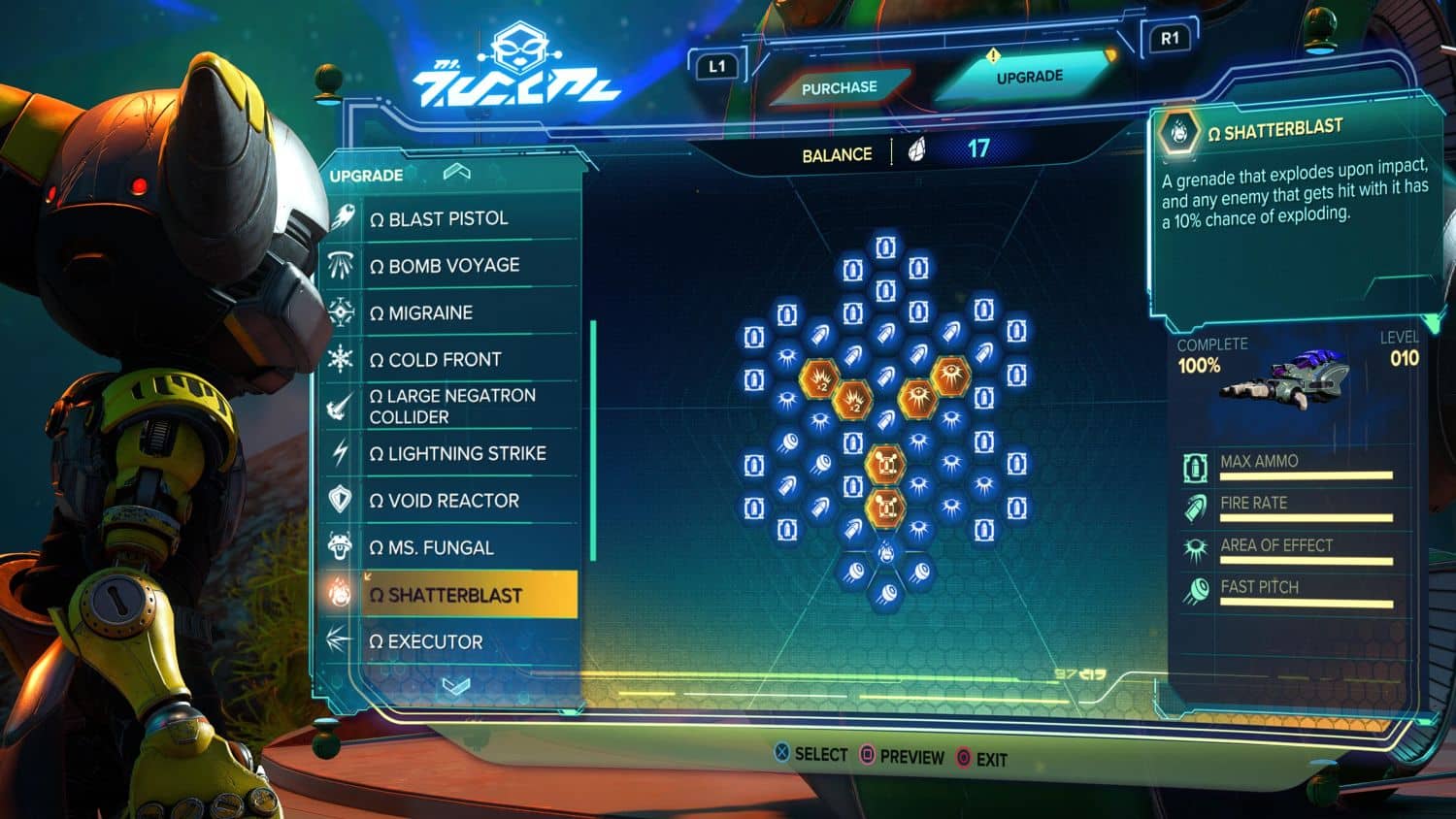Switch to the Purchase tab

pyautogui.click(x=839, y=87)
